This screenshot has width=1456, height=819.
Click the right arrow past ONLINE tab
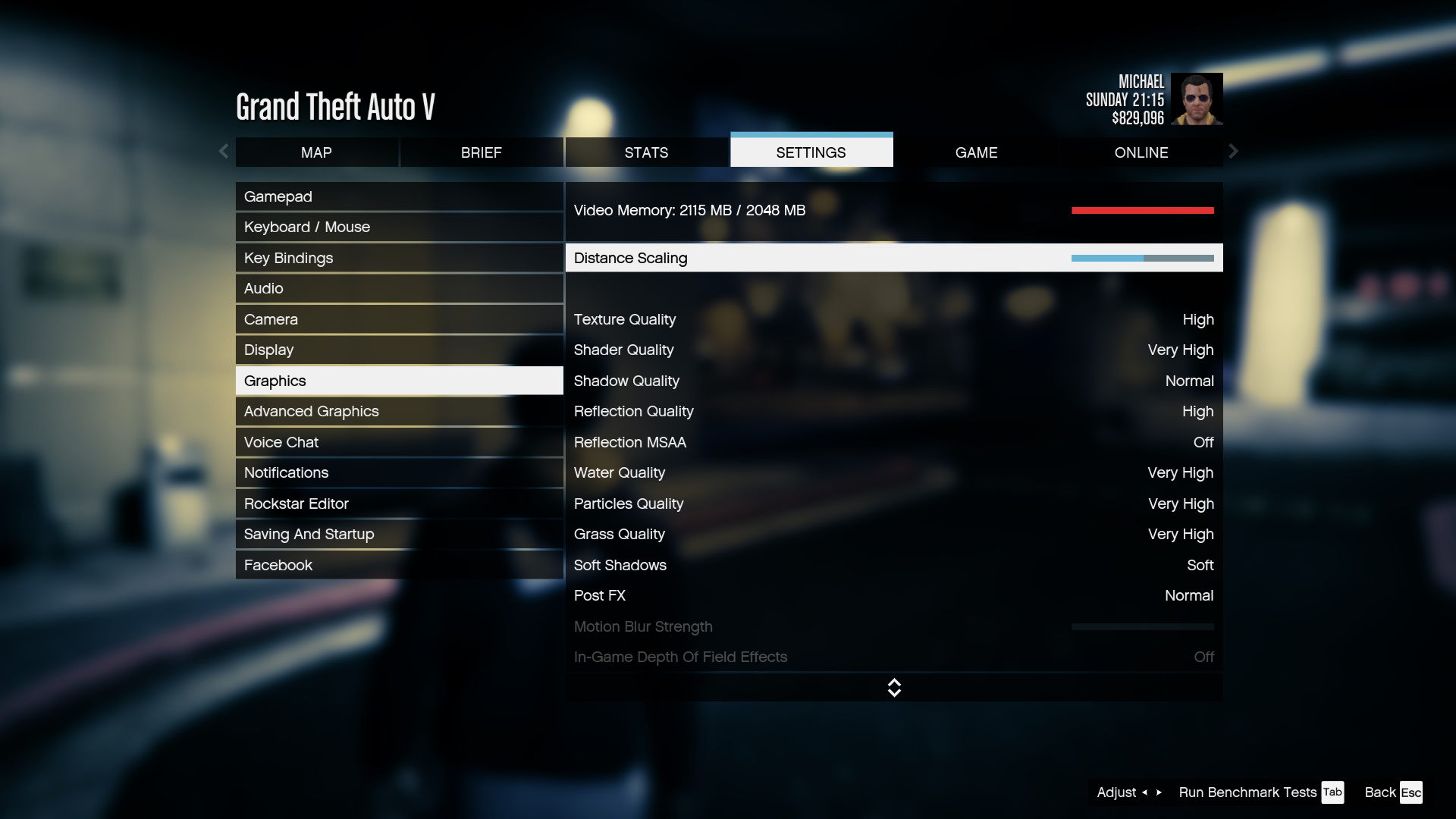coord(1234,152)
